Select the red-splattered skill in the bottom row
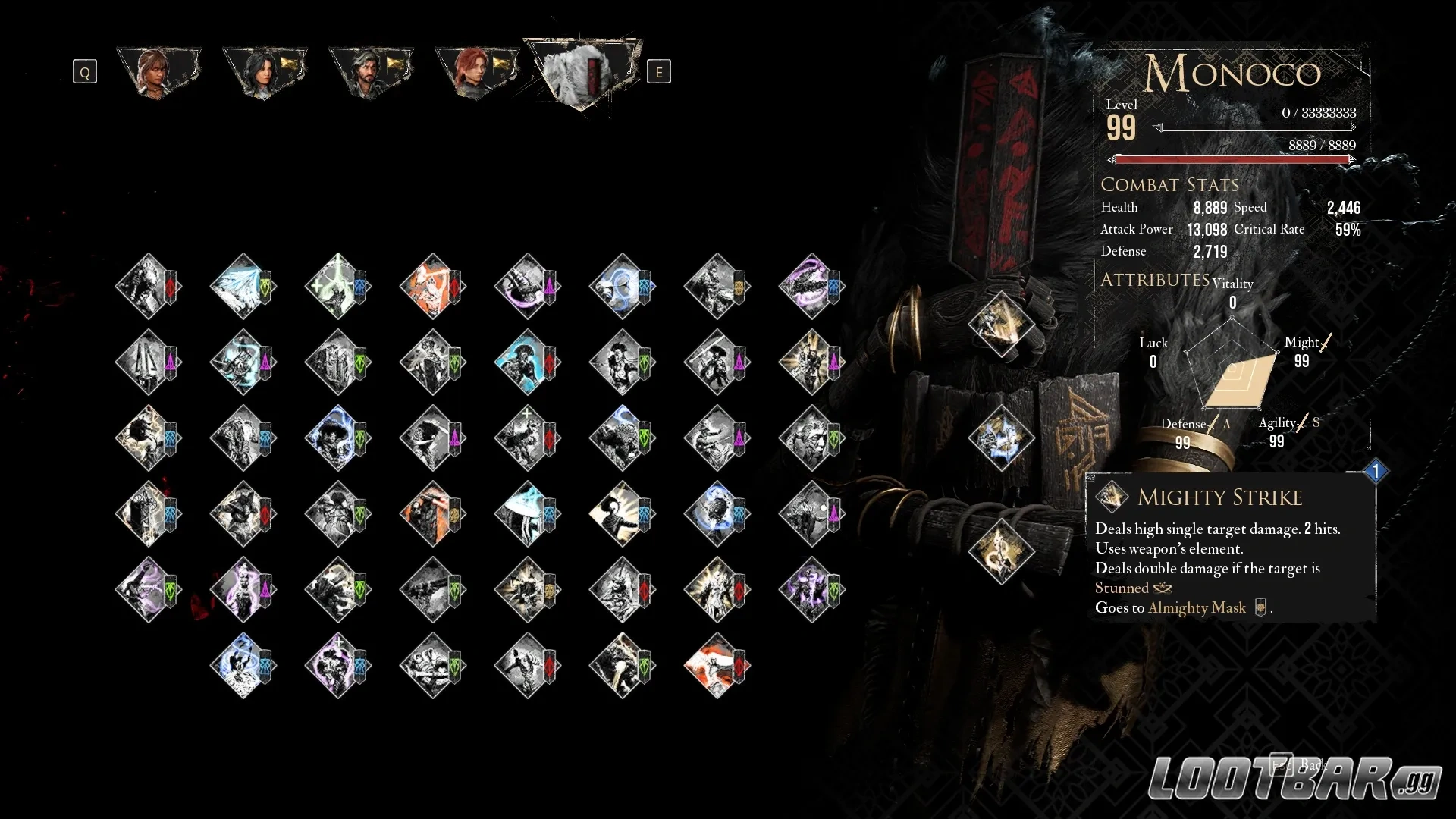This screenshot has height=819, width=1456. tap(717, 666)
